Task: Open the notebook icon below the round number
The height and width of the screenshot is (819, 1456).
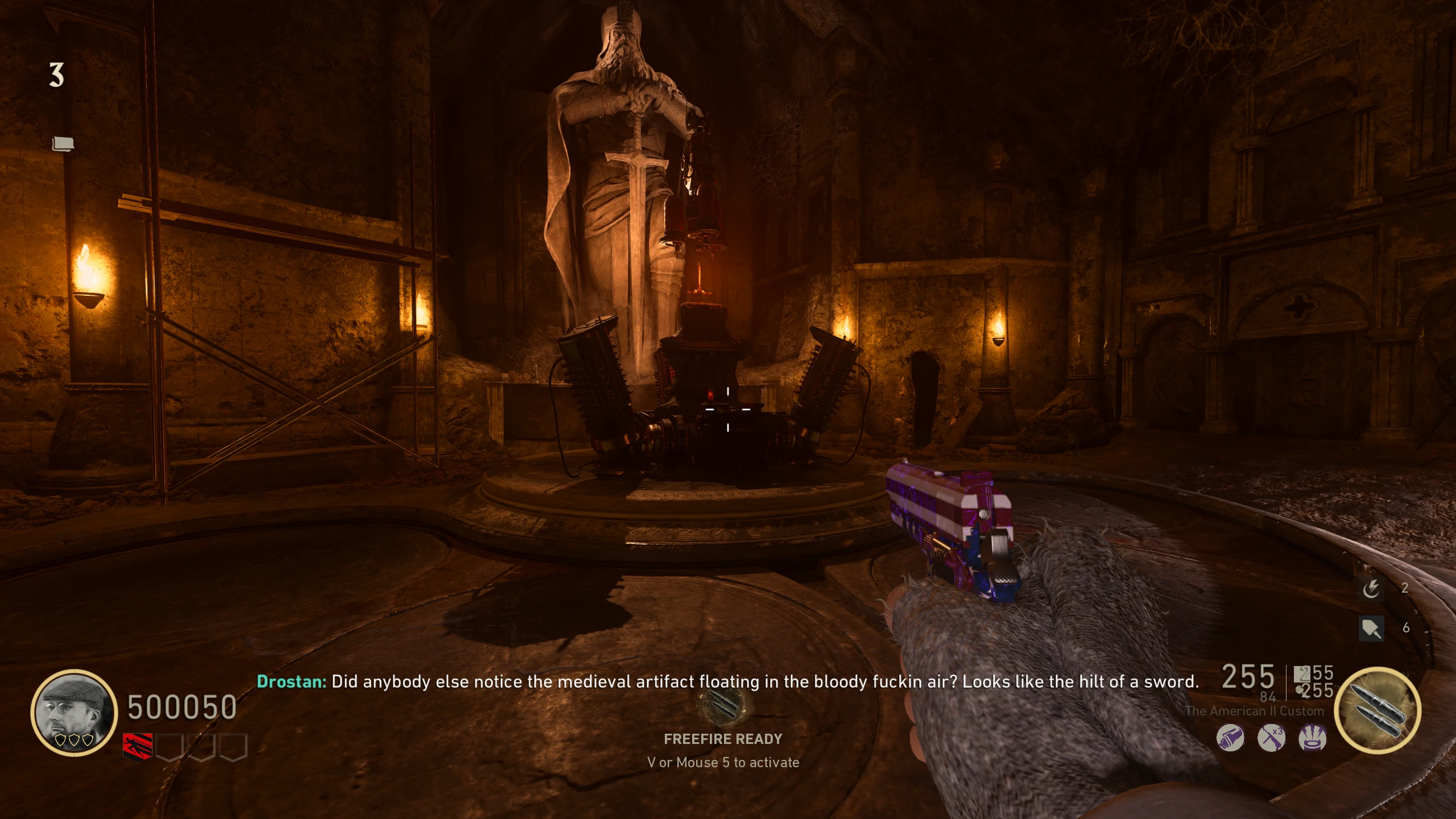Action: tap(63, 144)
